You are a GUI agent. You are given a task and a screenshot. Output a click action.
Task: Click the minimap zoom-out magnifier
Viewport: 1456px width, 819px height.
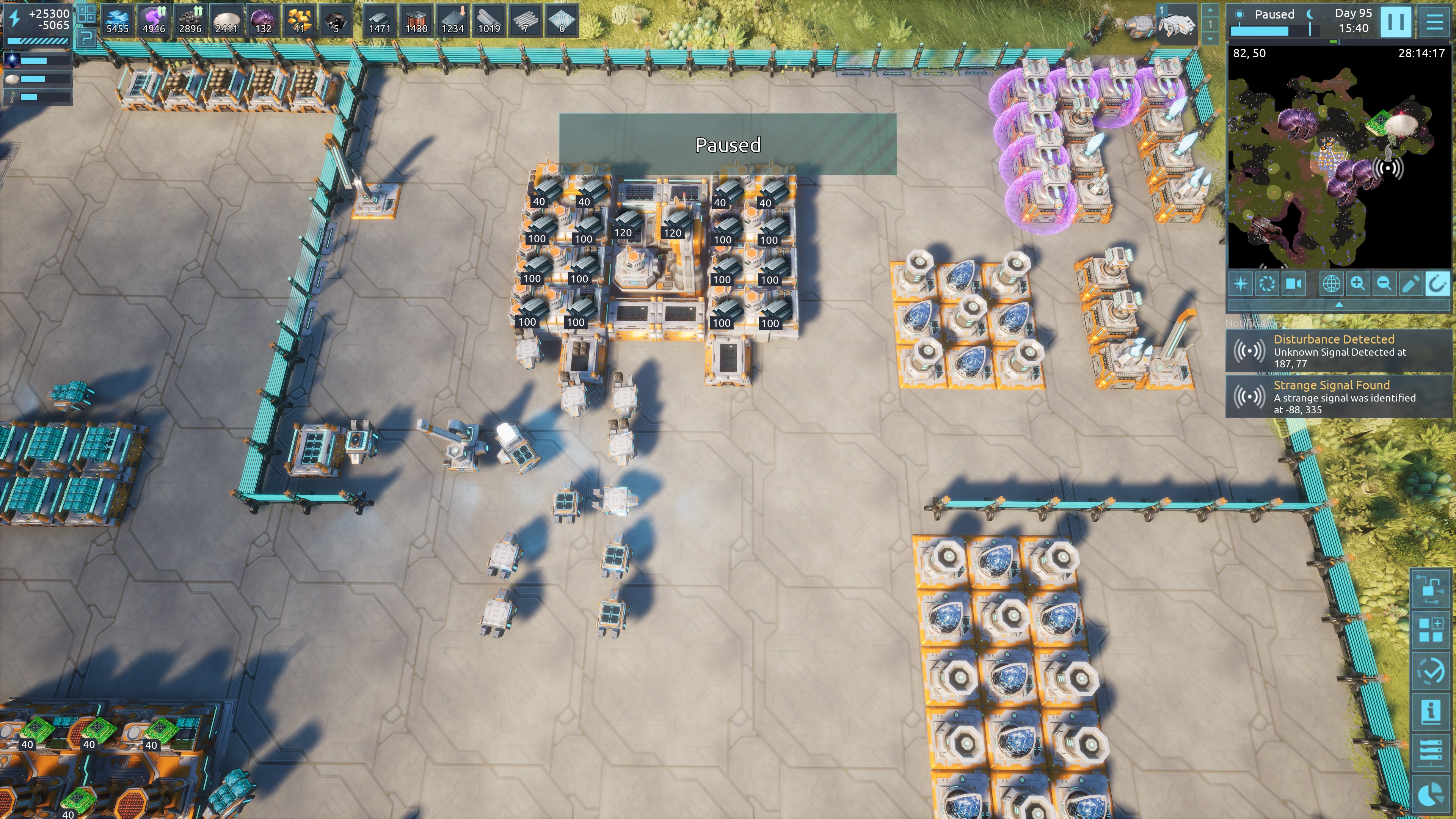[x=1384, y=283]
